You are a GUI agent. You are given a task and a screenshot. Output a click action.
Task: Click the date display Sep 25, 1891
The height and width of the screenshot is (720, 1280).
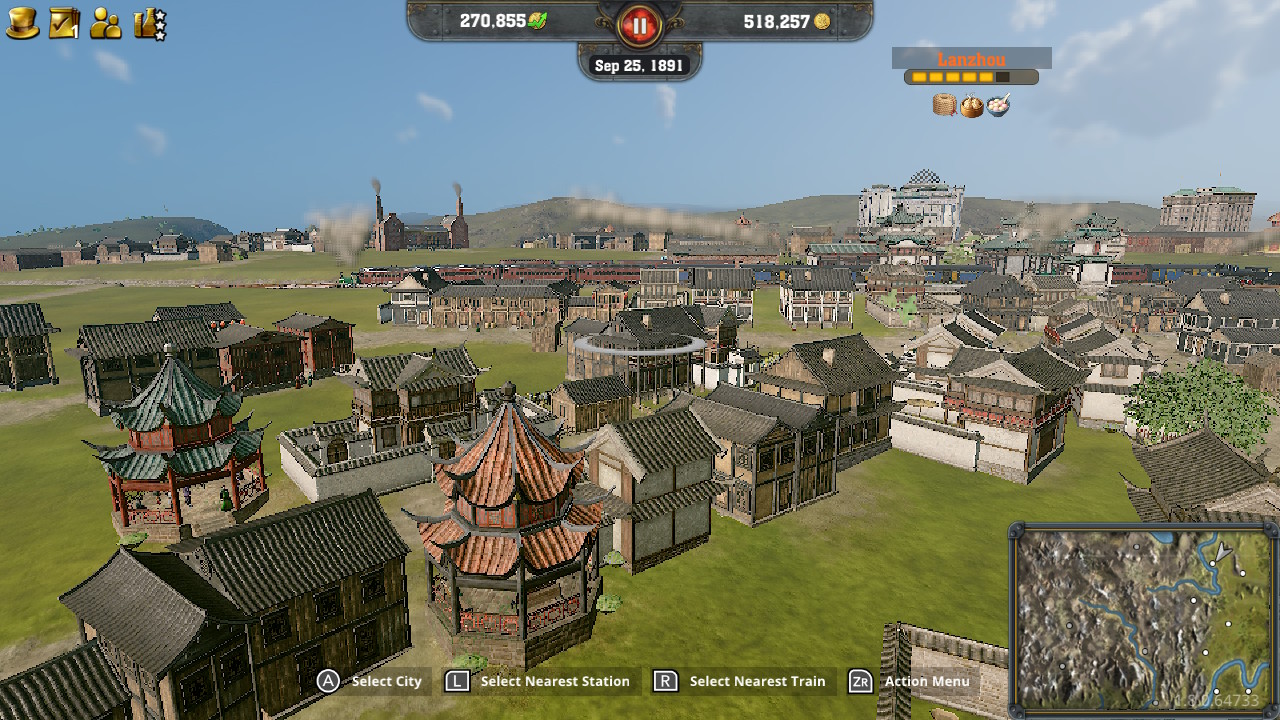tap(638, 64)
